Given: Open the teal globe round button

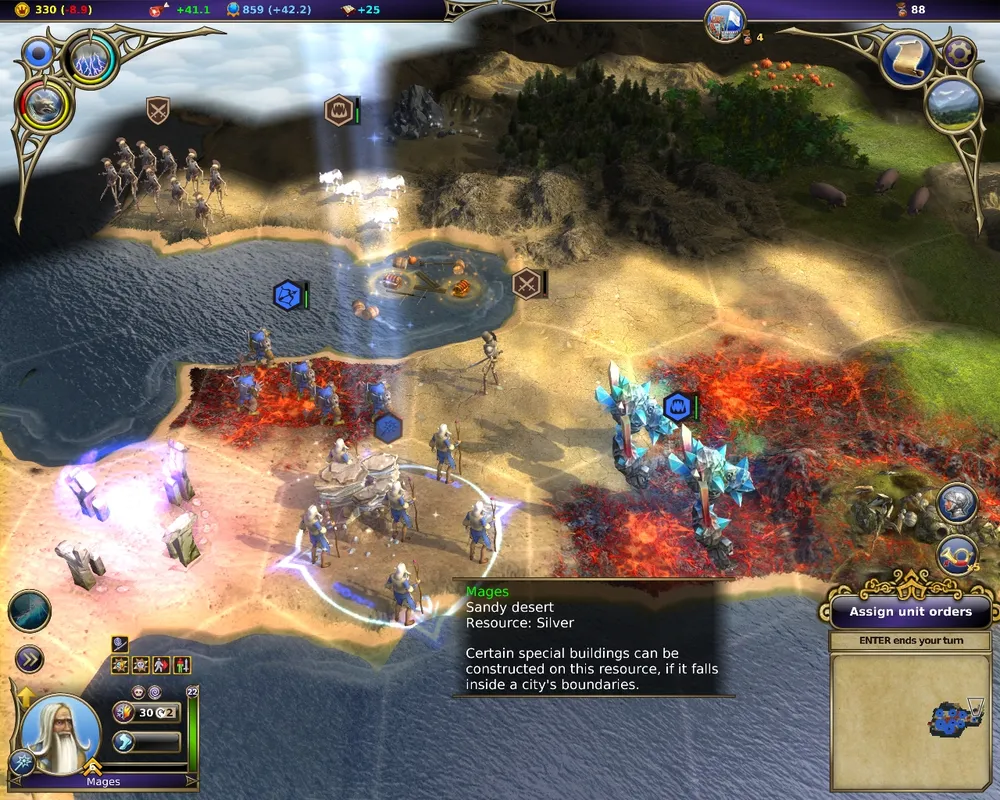Looking at the screenshot, I should click(x=30, y=611).
